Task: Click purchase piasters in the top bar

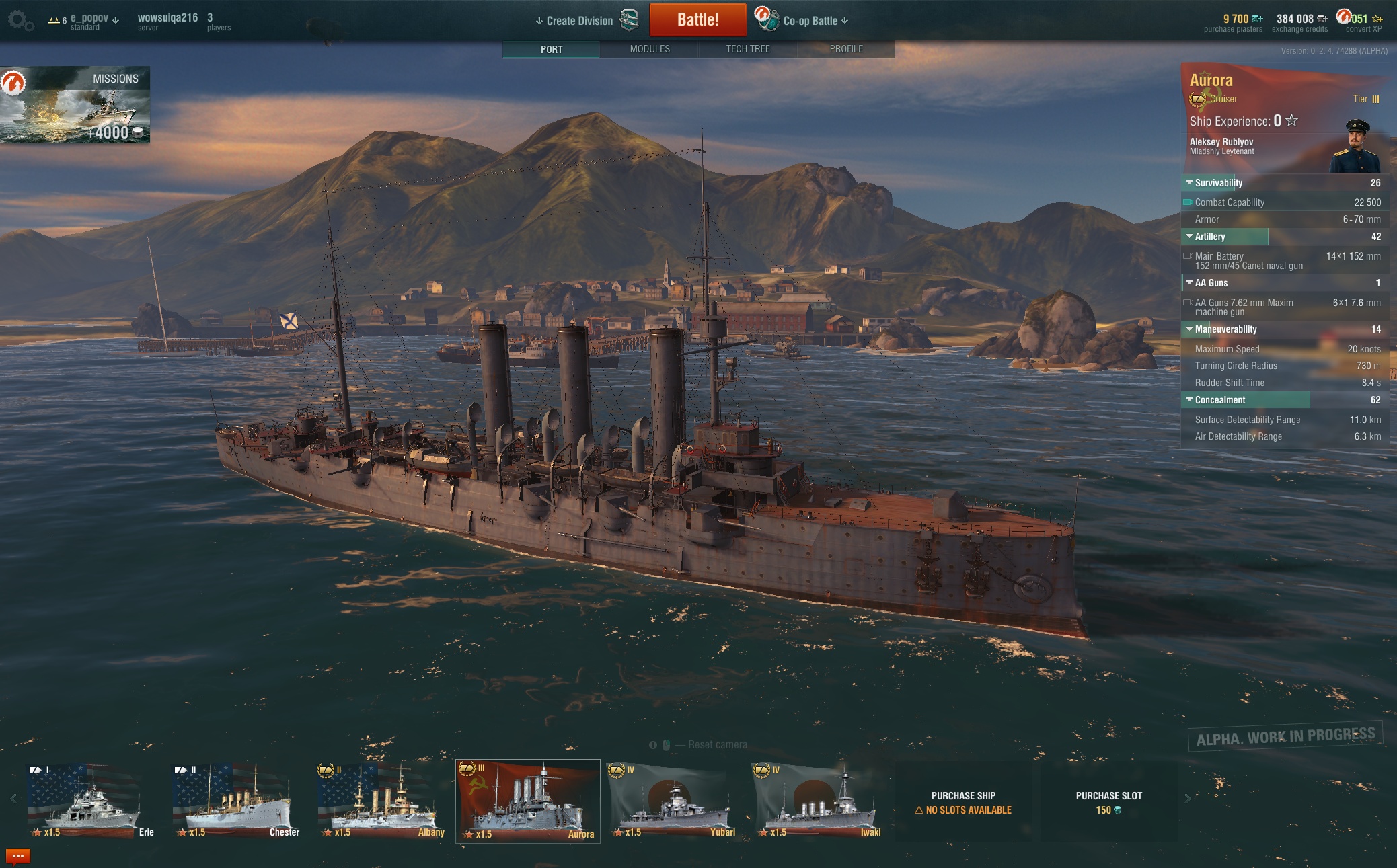Action: [1234, 23]
